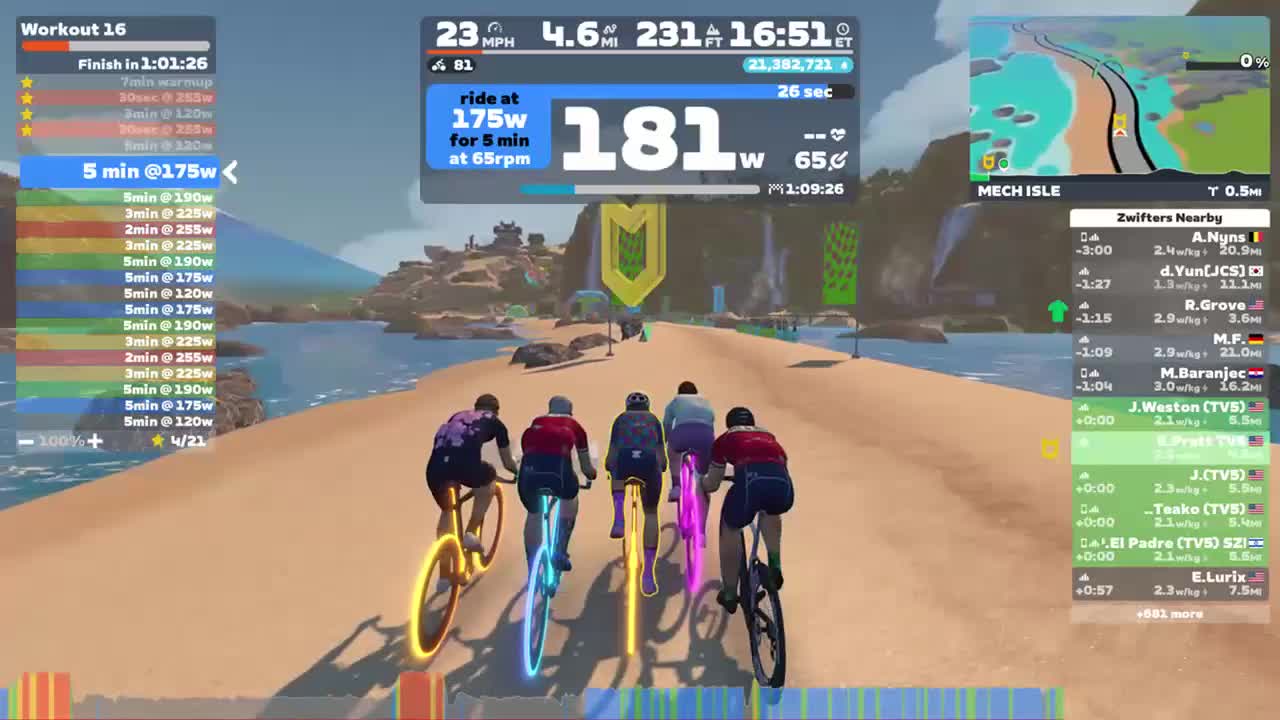Click the green up arrow next to R.Grove
1280x720 pixels.
point(1057,311)
